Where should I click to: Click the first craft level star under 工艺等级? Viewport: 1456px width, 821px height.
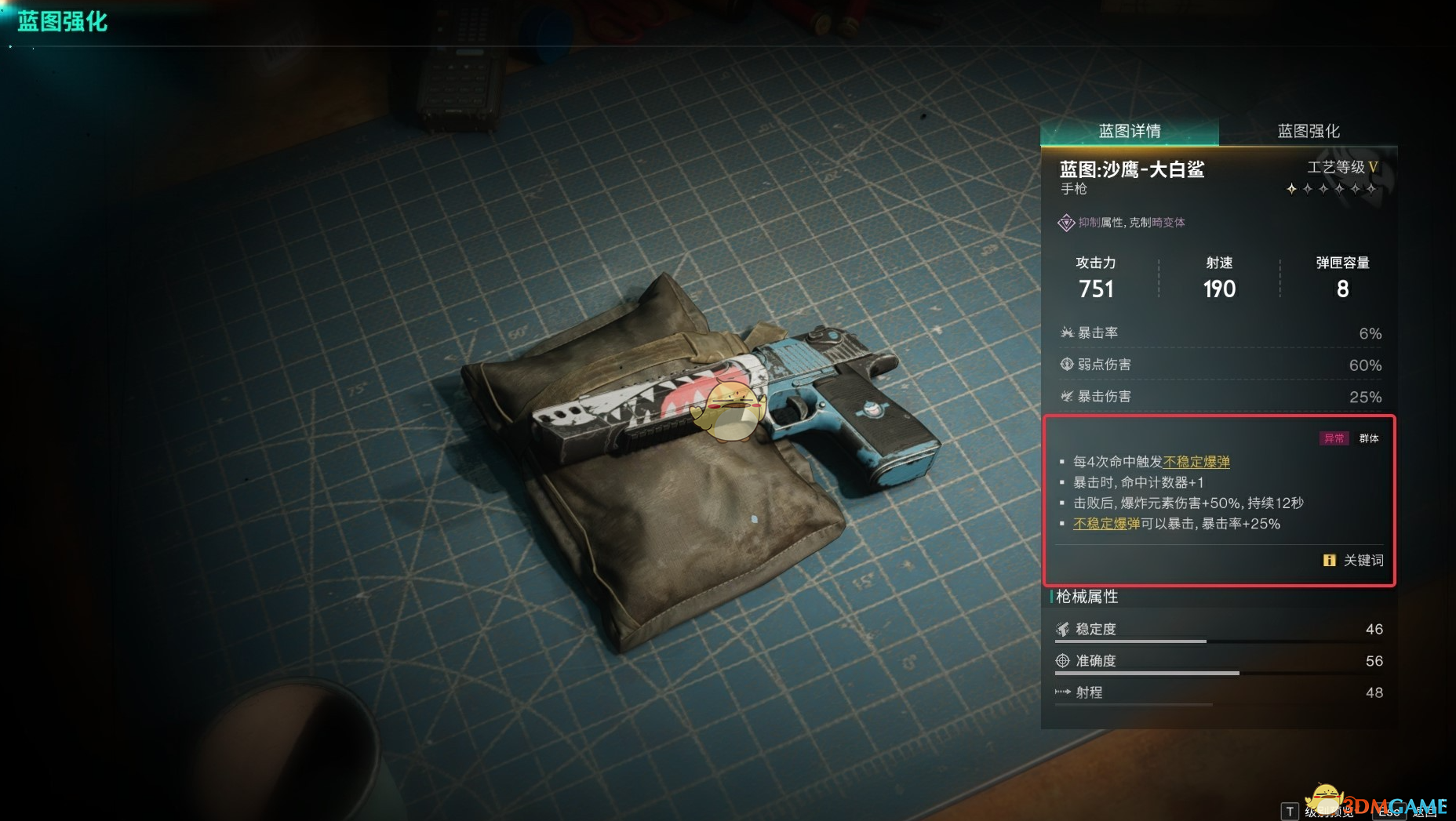click(x=1290, y=189)
